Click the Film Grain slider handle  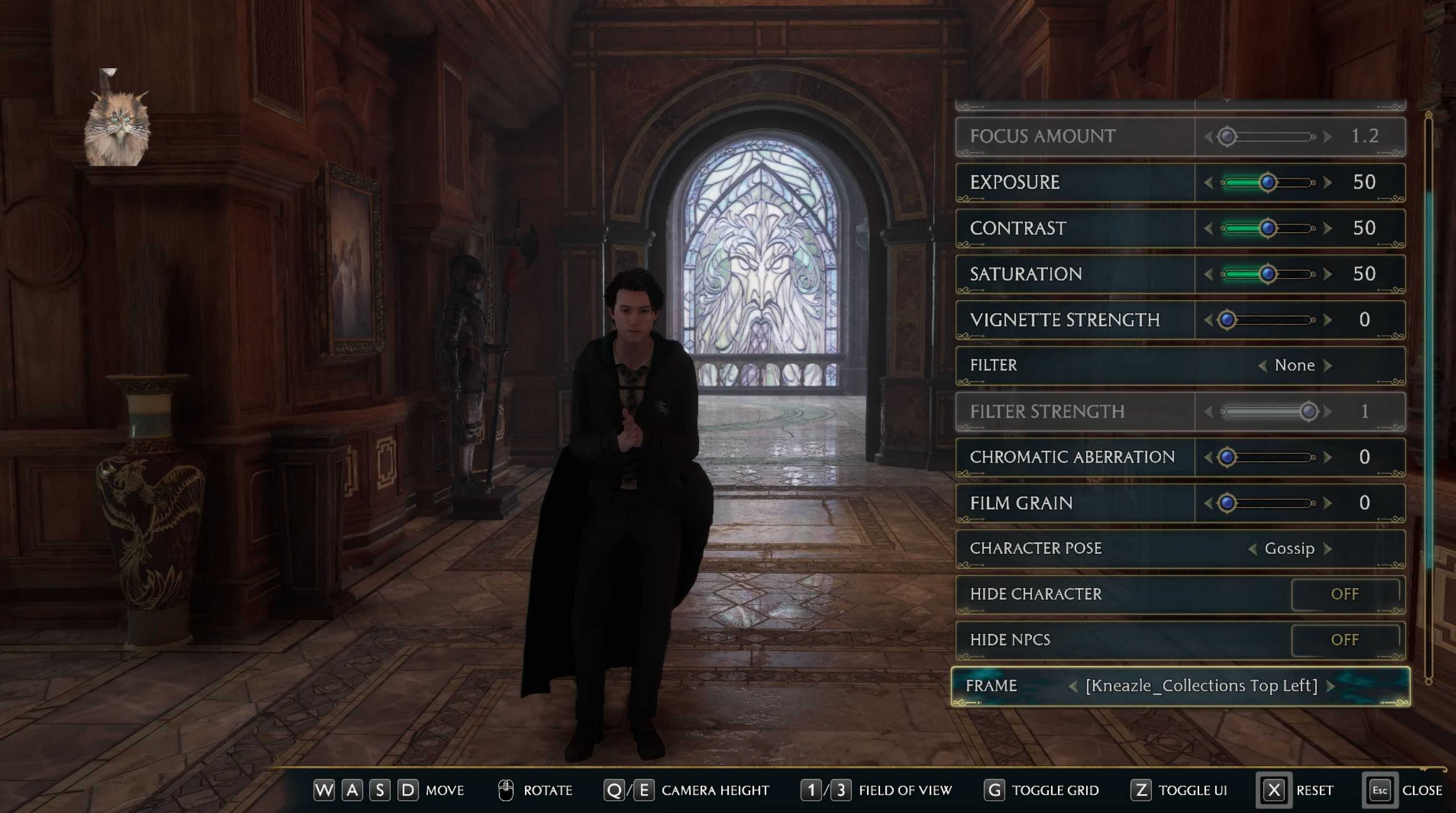tap(1227, 503)
